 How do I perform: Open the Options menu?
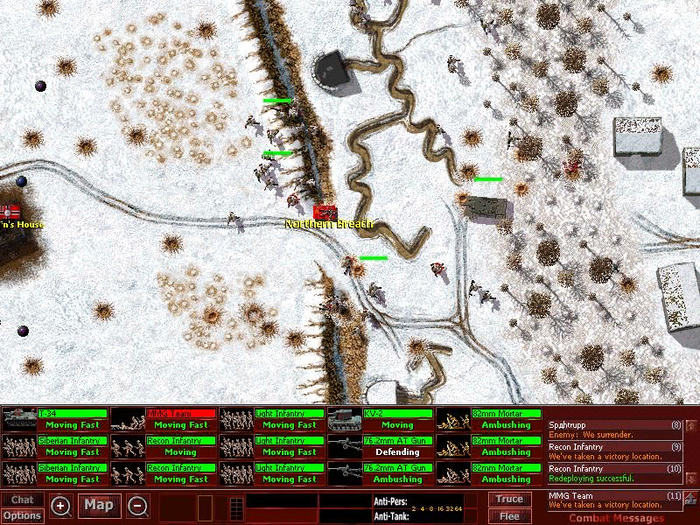click(x=21, y=515)
